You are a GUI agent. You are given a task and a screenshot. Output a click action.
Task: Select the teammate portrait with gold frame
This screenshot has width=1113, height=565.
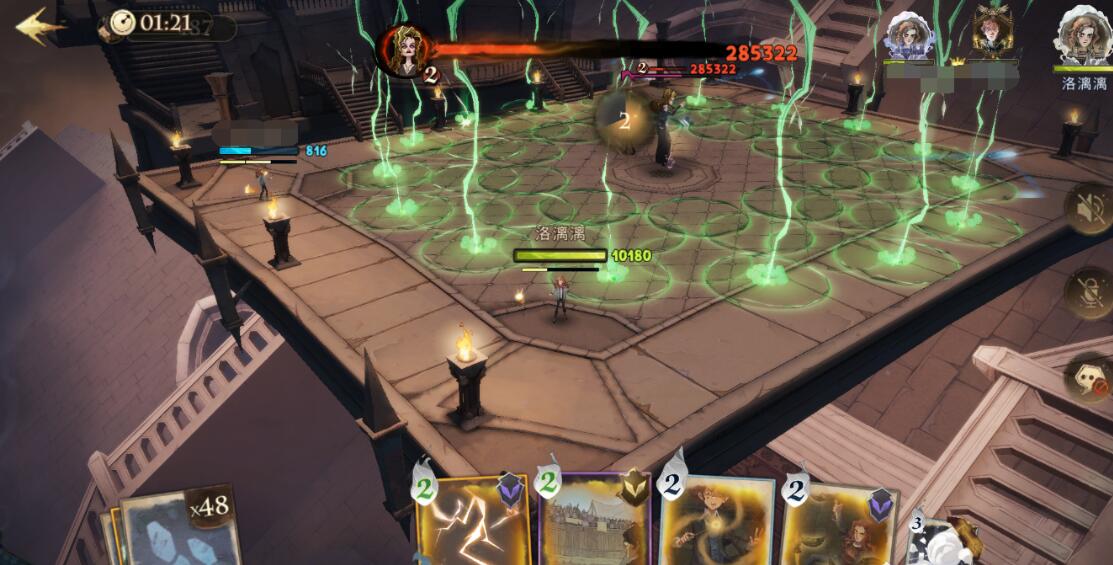tap(993, 33)
